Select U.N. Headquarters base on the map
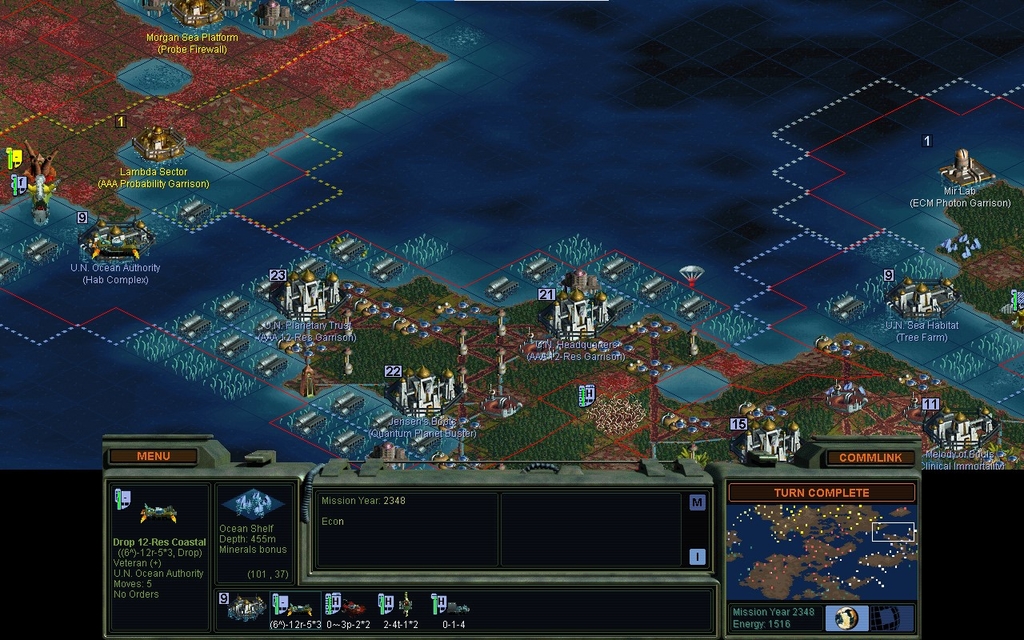 click(x=575, y=311)
